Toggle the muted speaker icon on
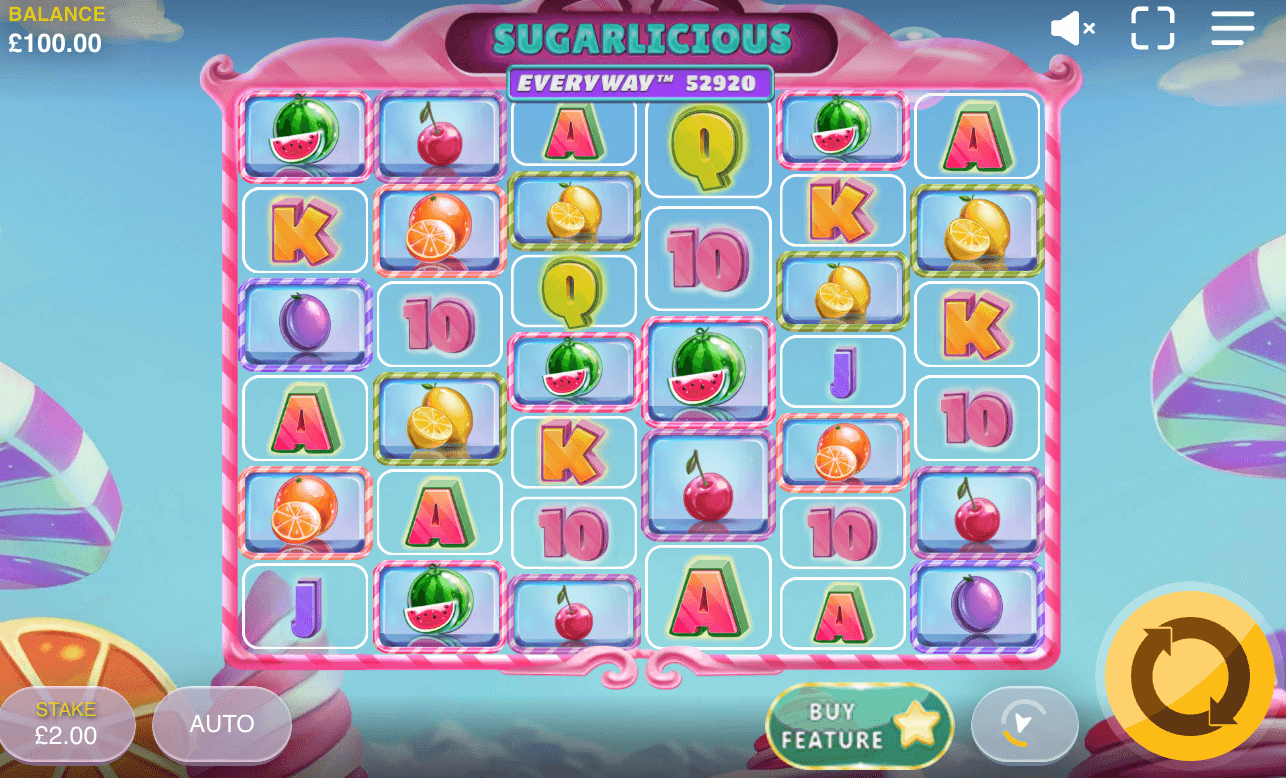Image resolution: width=1286 pixels, height=778 pixels. [x=1071, y=28]
